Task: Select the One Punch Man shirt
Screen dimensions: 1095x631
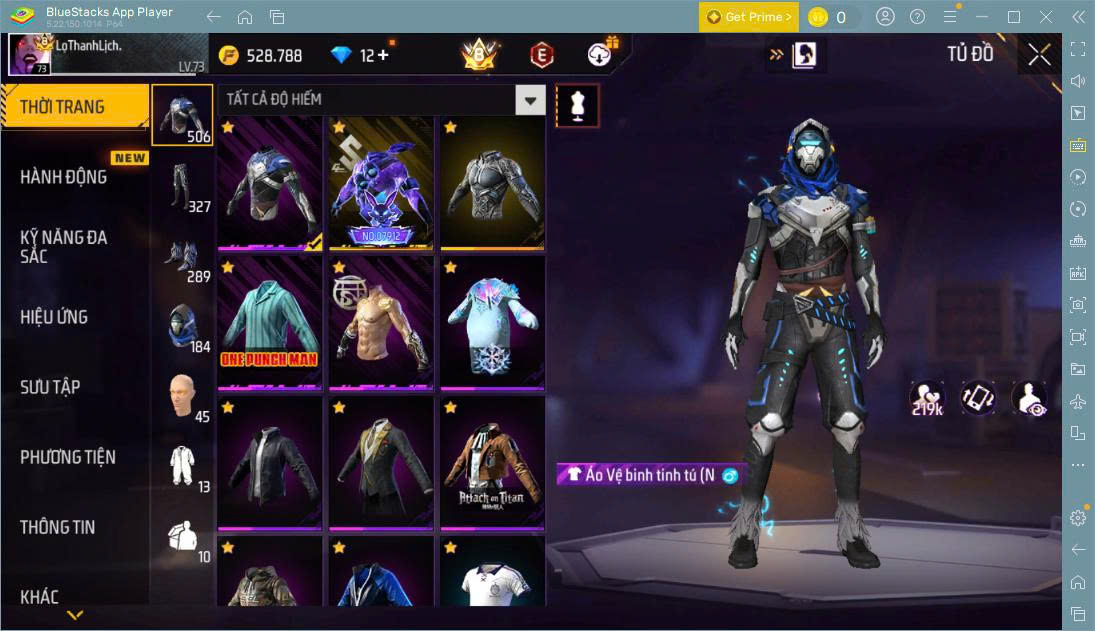Action: 270,322
